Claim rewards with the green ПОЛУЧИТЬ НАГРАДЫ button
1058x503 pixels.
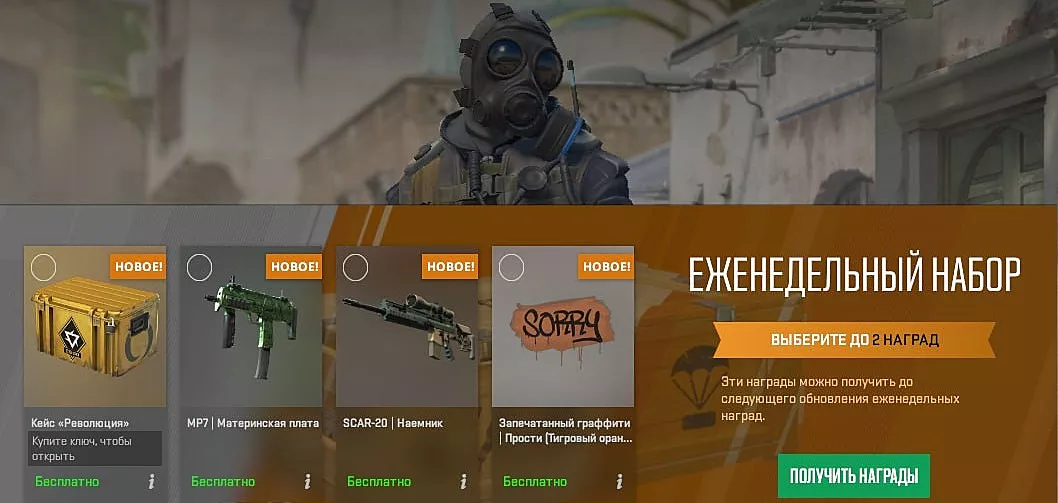coord(853,475)
